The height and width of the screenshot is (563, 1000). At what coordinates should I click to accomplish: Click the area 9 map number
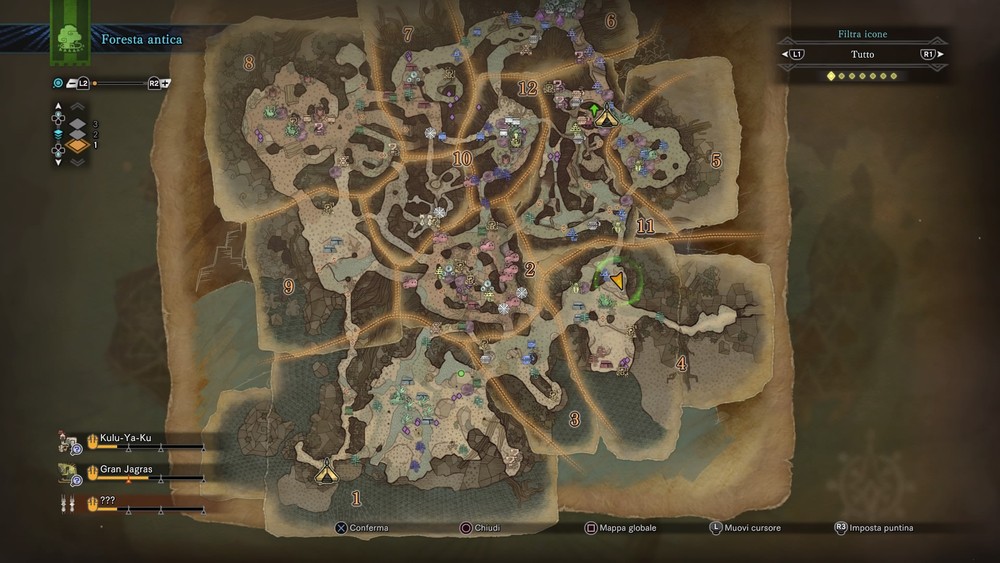click(289, 287)
